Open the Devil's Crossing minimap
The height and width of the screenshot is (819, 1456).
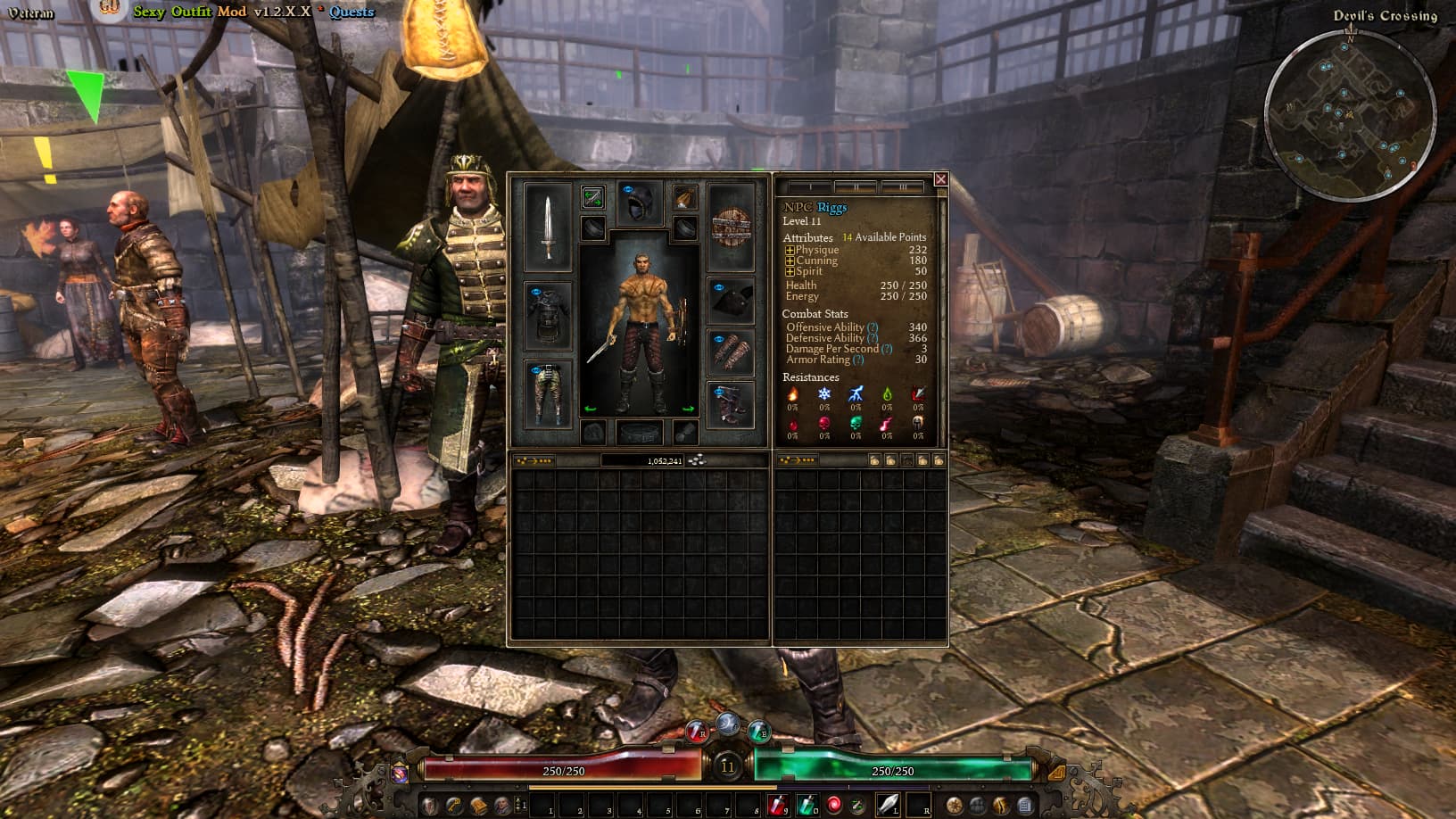(1350, 116)
